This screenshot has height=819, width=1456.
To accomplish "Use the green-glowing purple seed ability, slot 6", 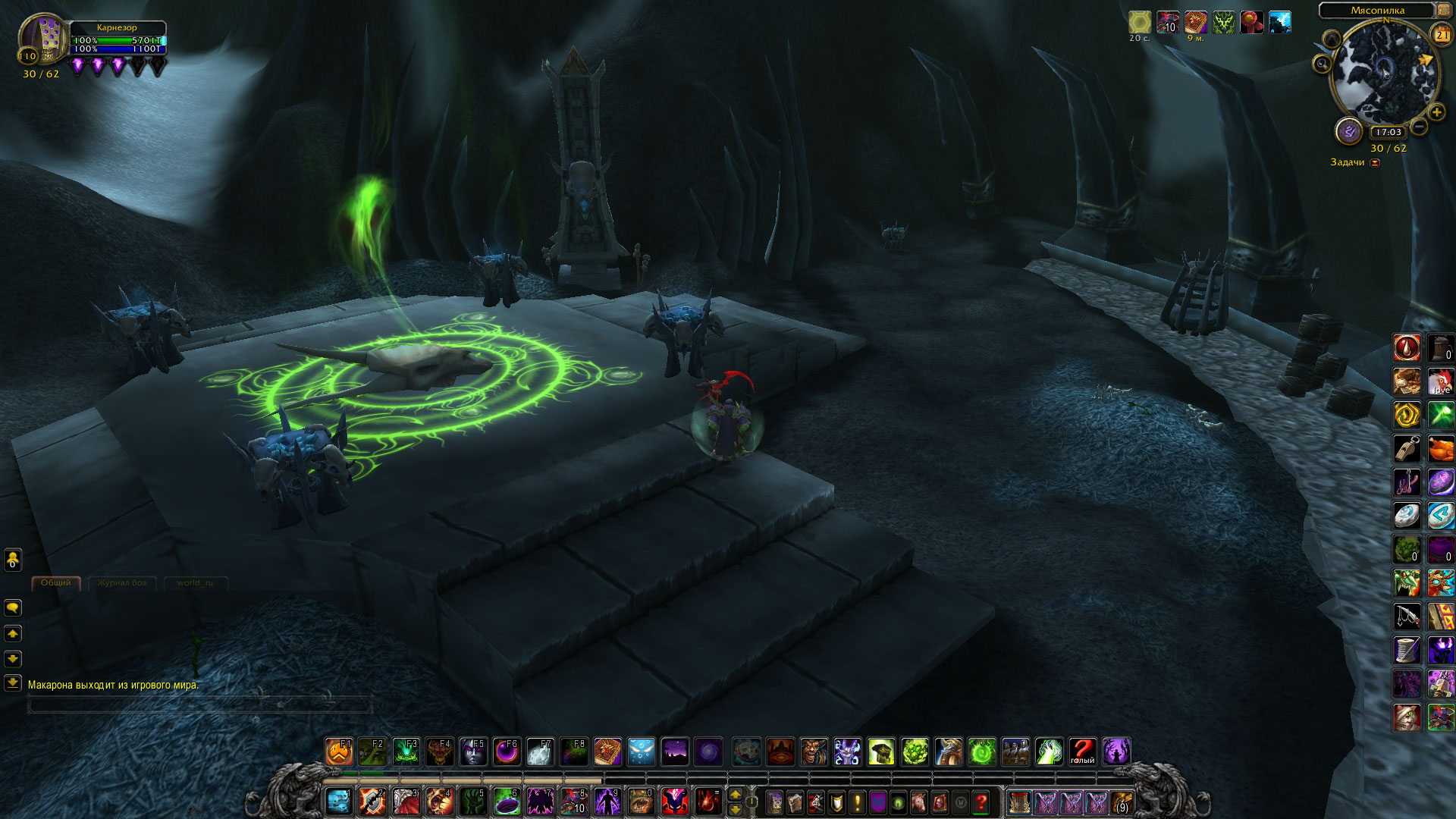I will (507, 801).
